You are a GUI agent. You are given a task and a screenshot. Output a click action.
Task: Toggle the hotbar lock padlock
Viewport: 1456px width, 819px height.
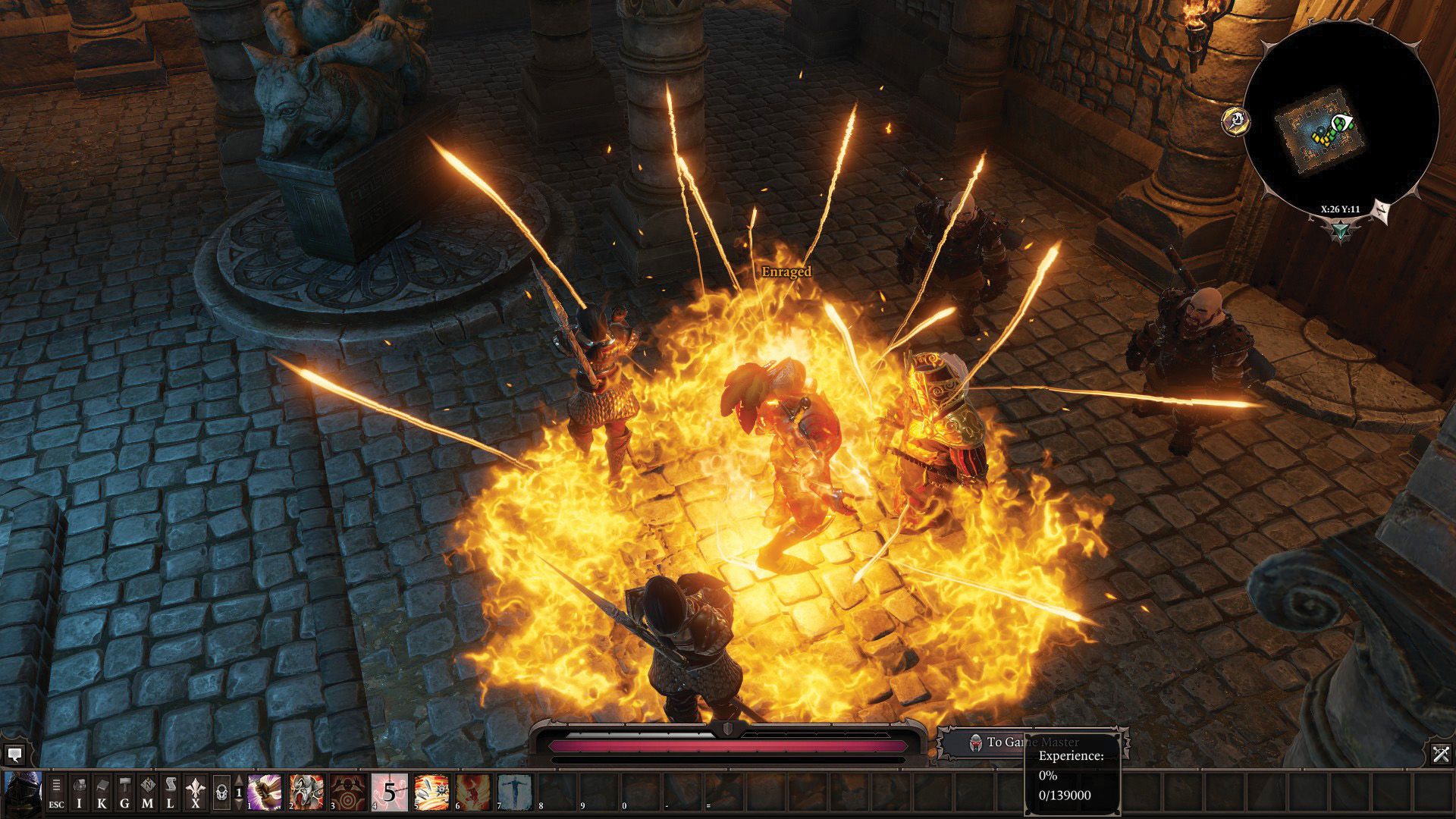coord(221,790)
